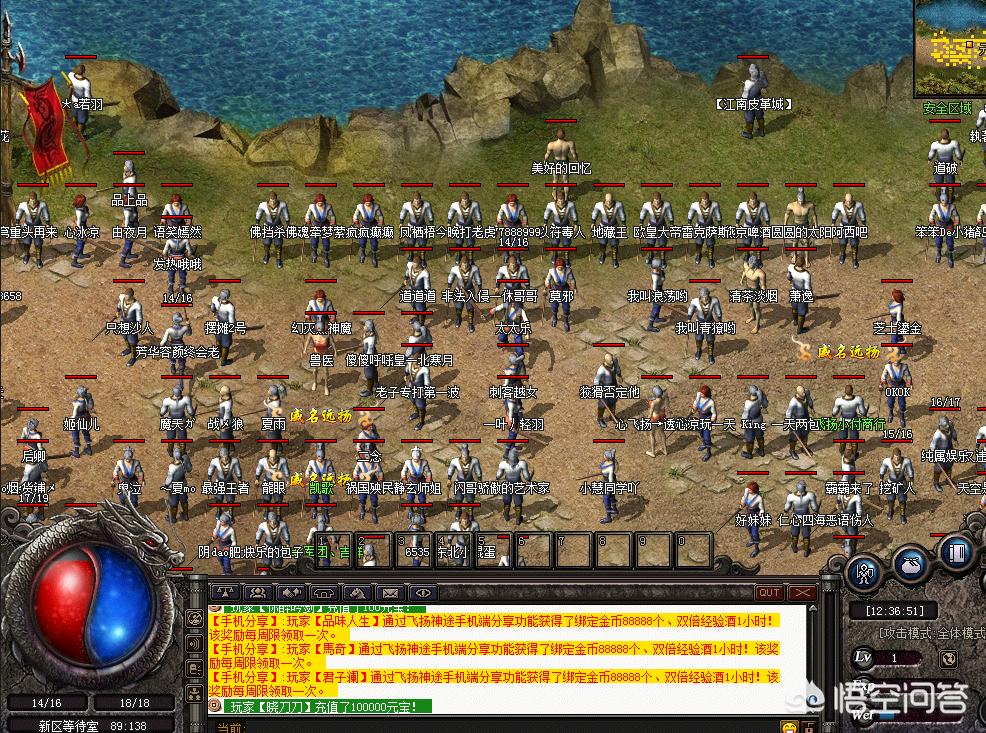Open the bag pouch round button
Image resolution: width=986 pixels, height=733 pixels.
click(910, 563)
